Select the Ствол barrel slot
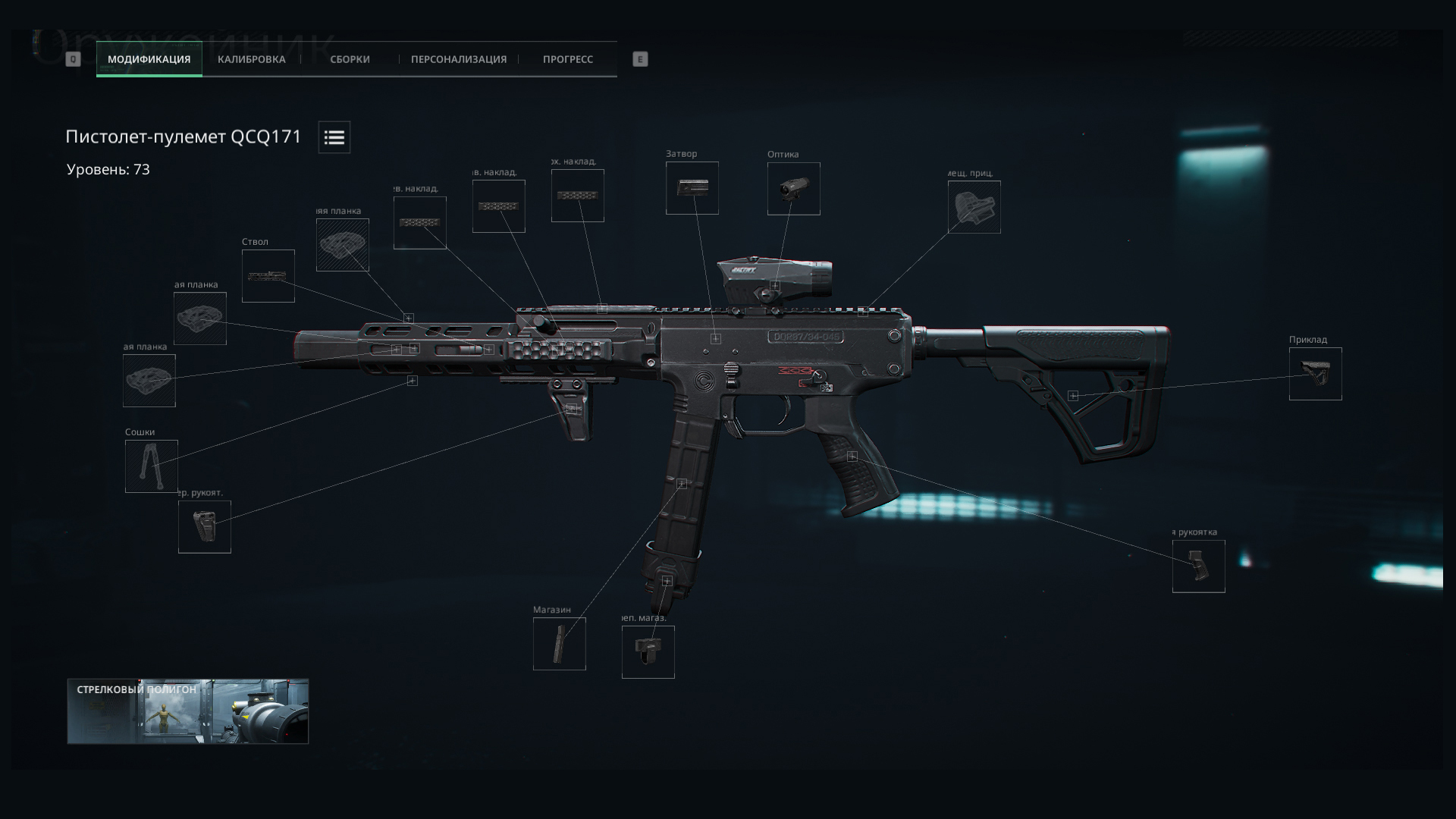The height and width of the screenshot is (819, 1456). click(x=268, y=276)
